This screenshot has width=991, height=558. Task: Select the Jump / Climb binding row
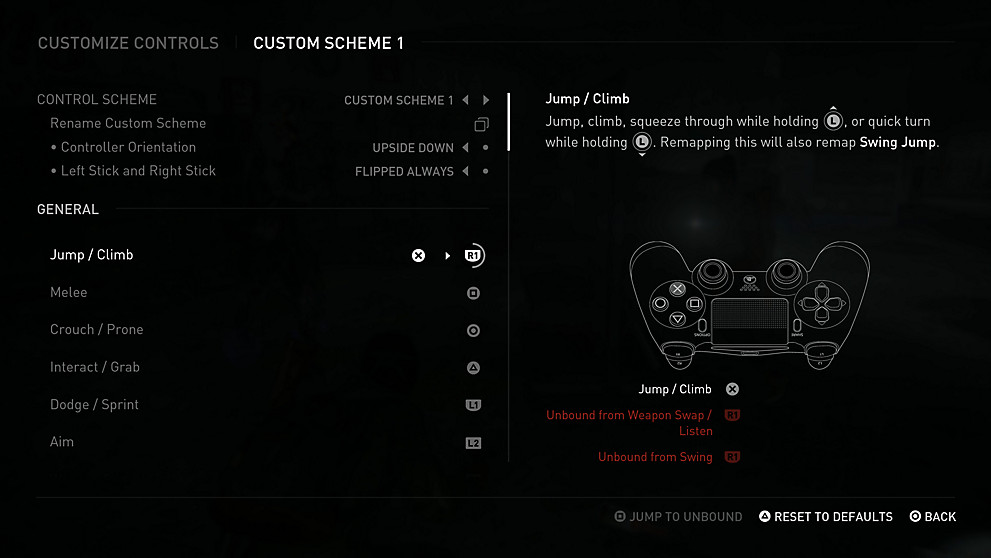coord(92,255)
